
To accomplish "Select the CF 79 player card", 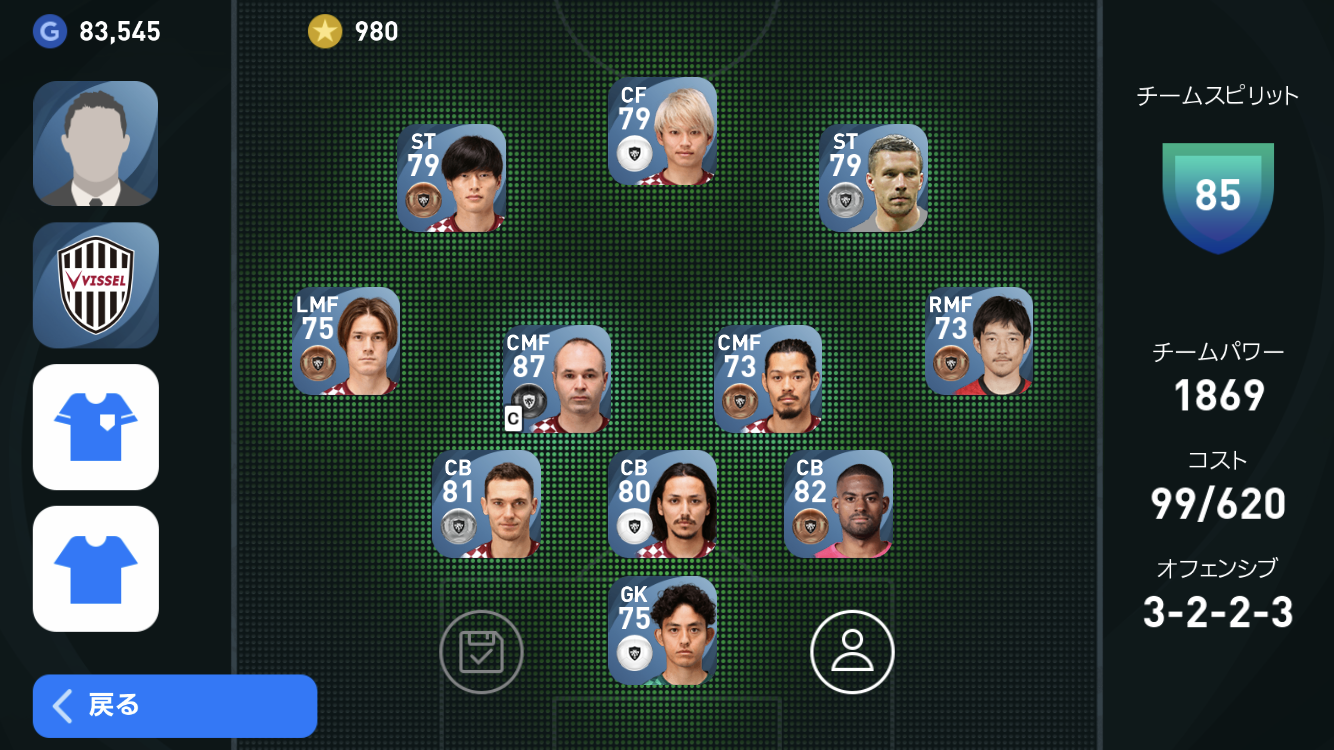I will coord(662,131).
